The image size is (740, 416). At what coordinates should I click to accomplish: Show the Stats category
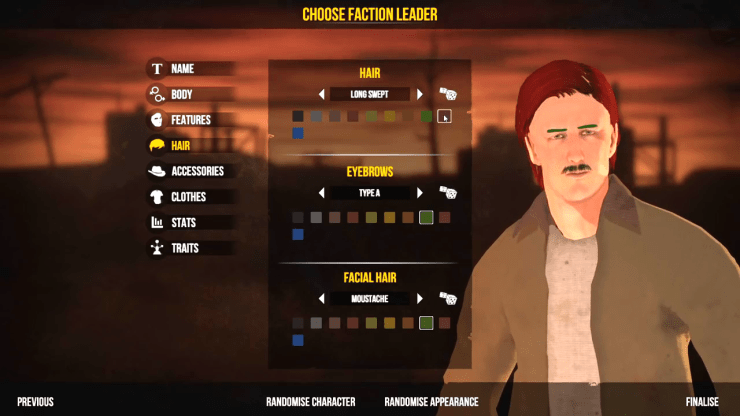click(183, 222)
